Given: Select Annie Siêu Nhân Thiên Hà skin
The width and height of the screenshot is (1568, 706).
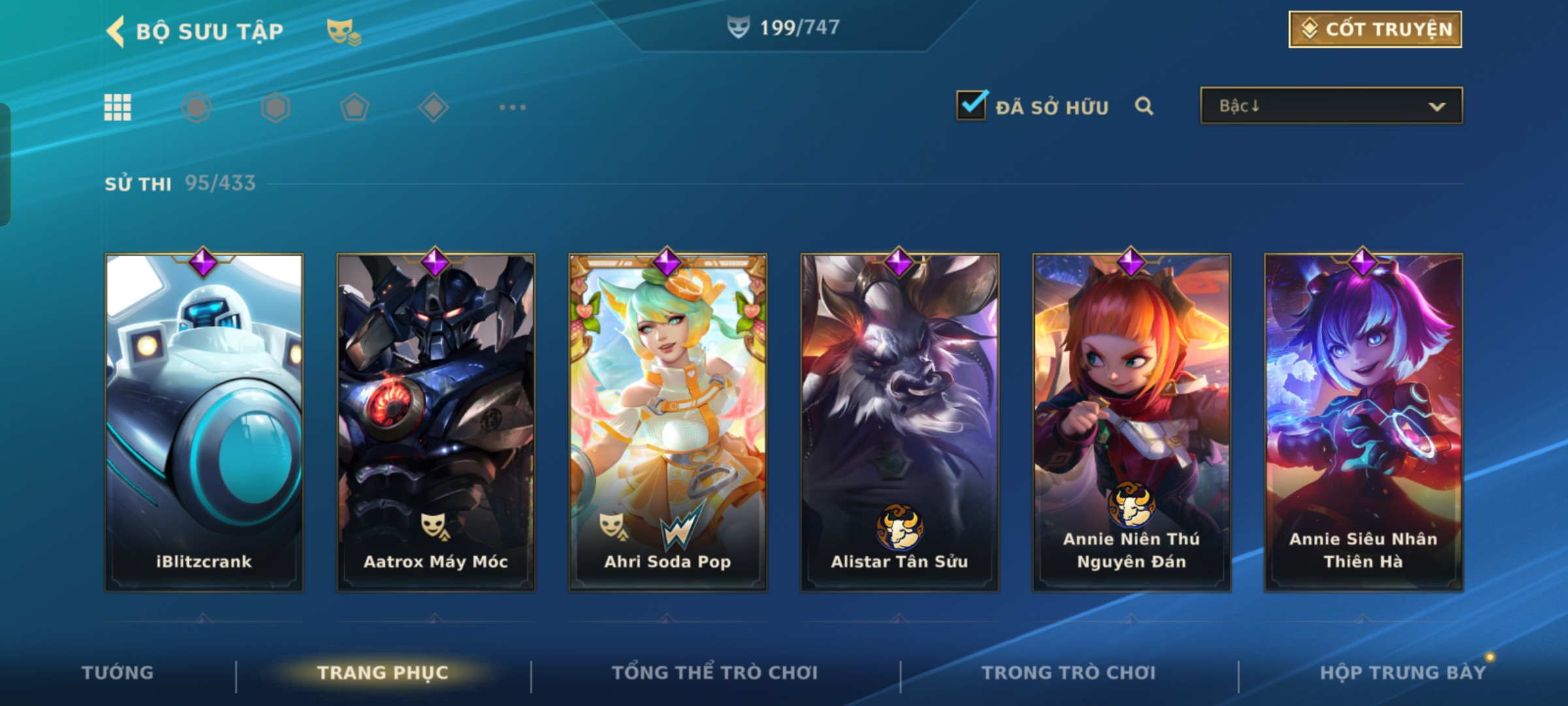Looking at the screenshot, I should (1364, 422).
